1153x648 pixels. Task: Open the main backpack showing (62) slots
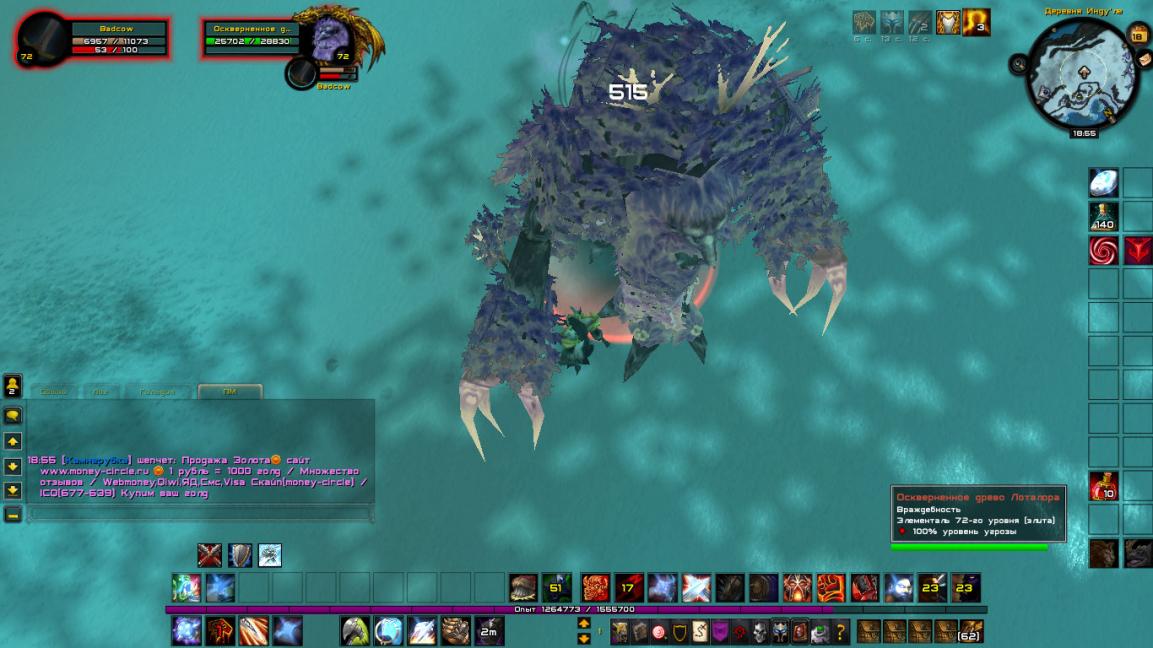[x=970, y=631]
